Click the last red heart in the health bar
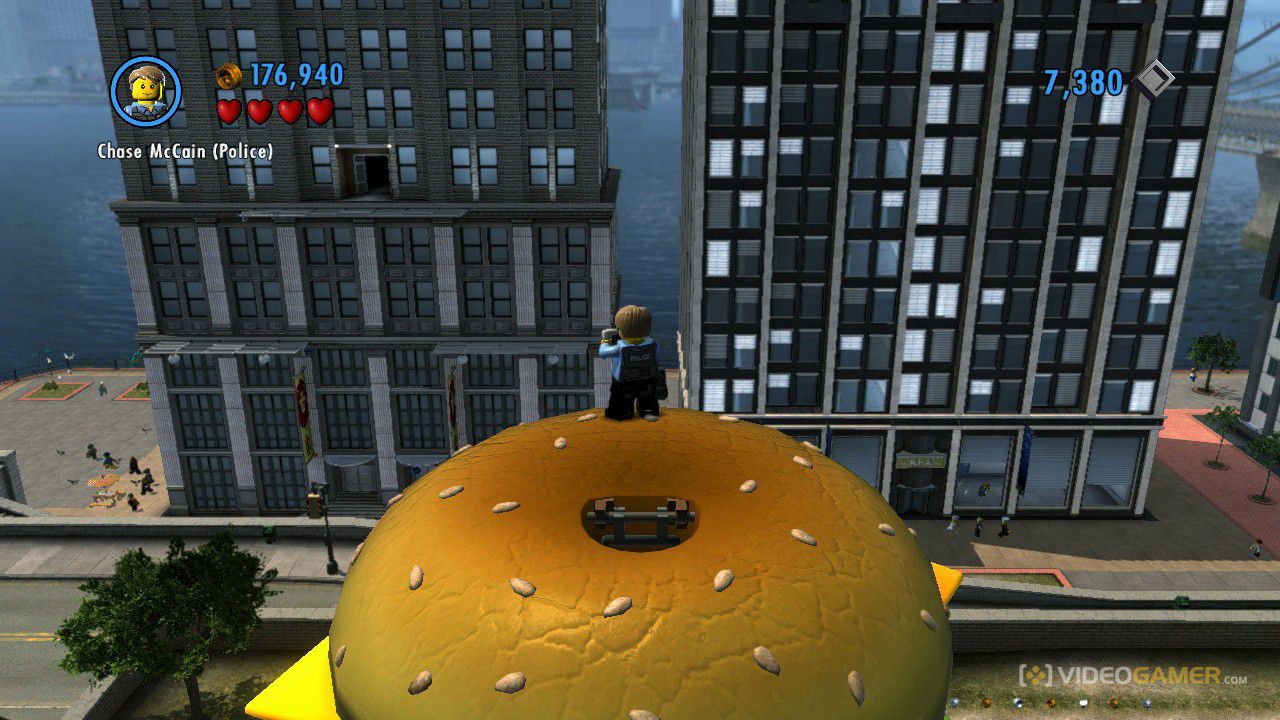 (318, 112)
